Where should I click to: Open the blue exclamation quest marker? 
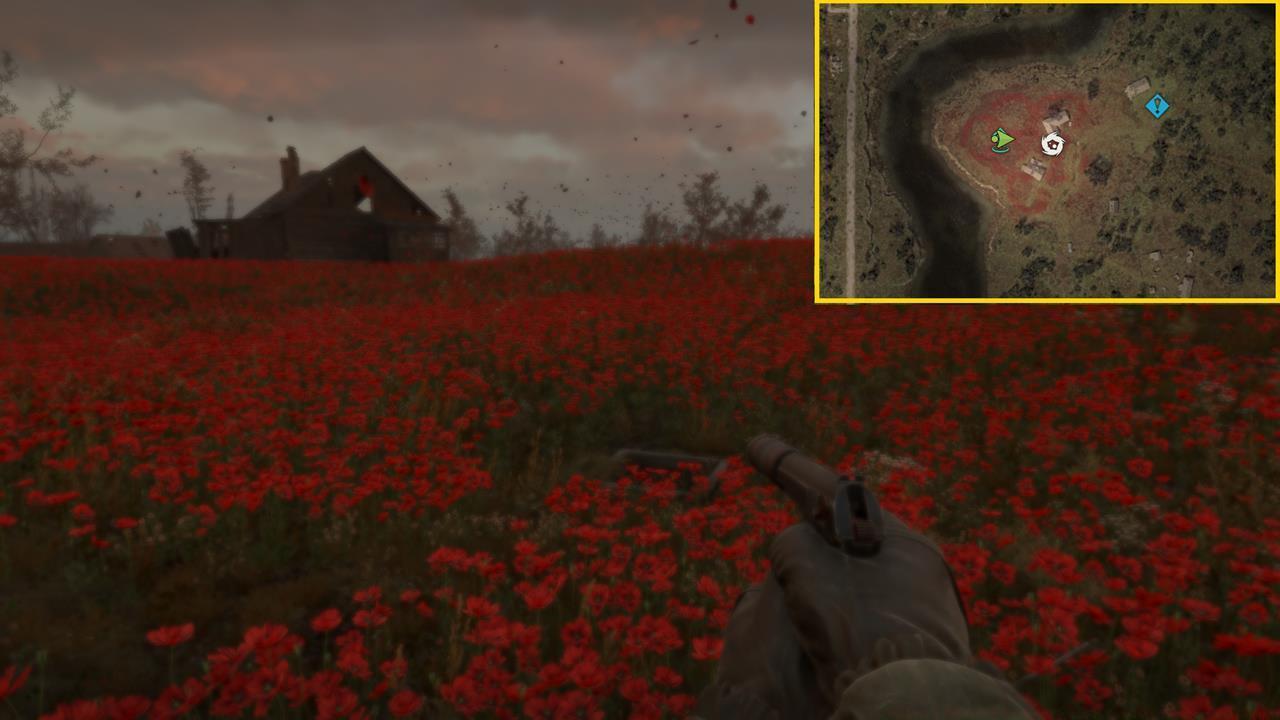coord(1157,106)
